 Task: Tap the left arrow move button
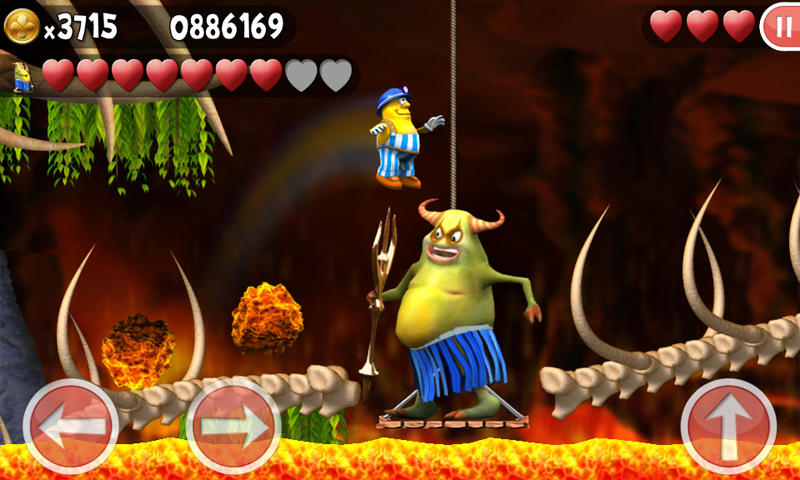pos(71,426)
